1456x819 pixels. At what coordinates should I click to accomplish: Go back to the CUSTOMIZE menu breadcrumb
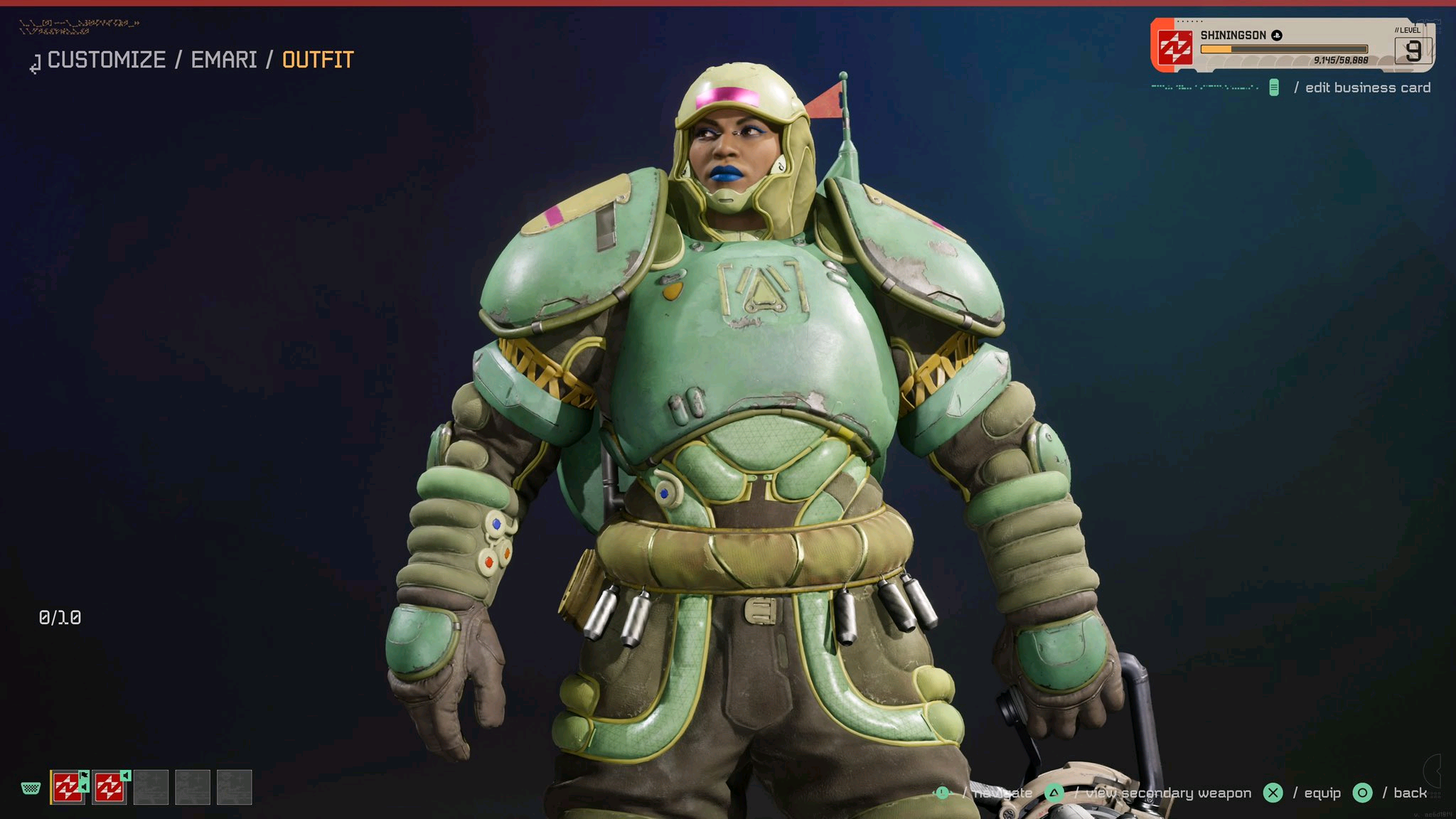106,60
